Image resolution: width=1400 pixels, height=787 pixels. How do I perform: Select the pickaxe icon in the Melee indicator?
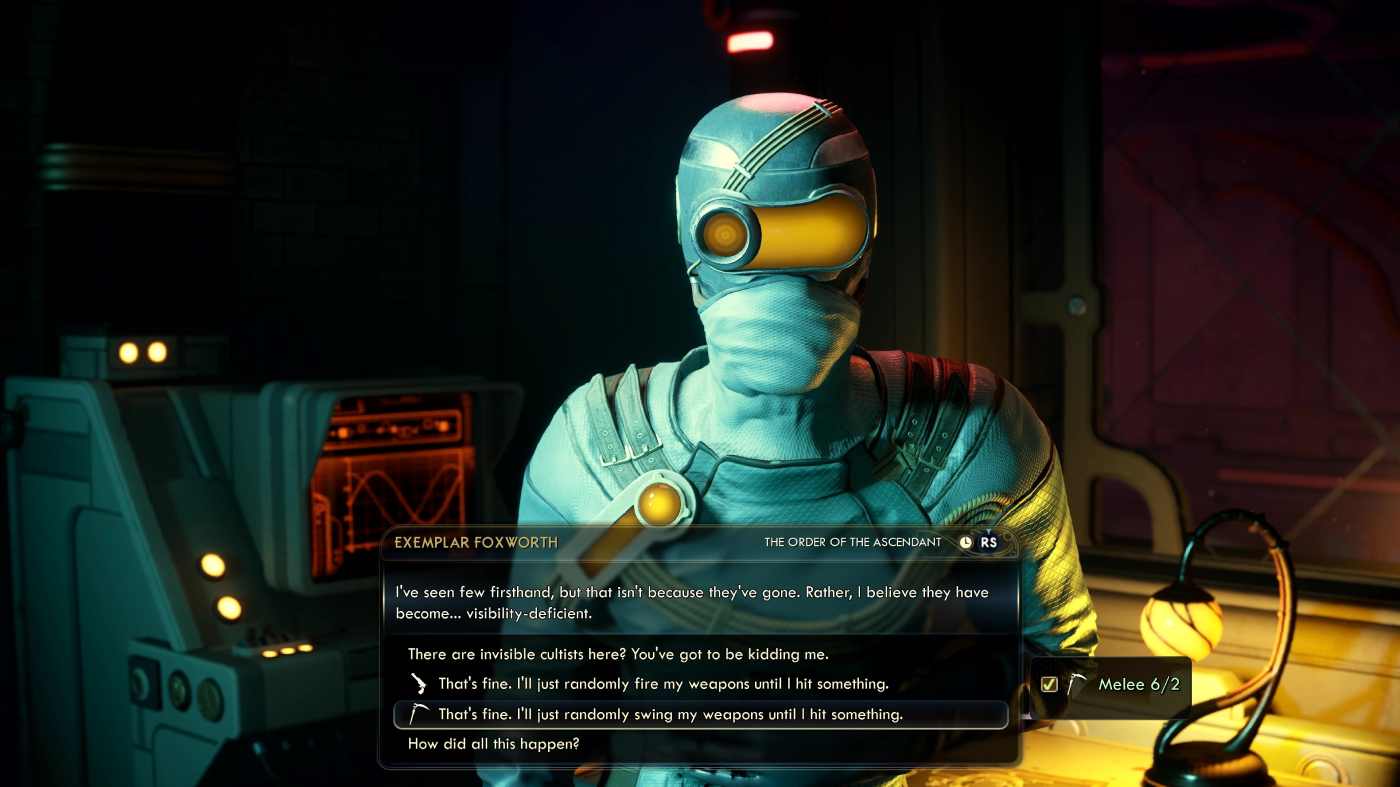1079,684
